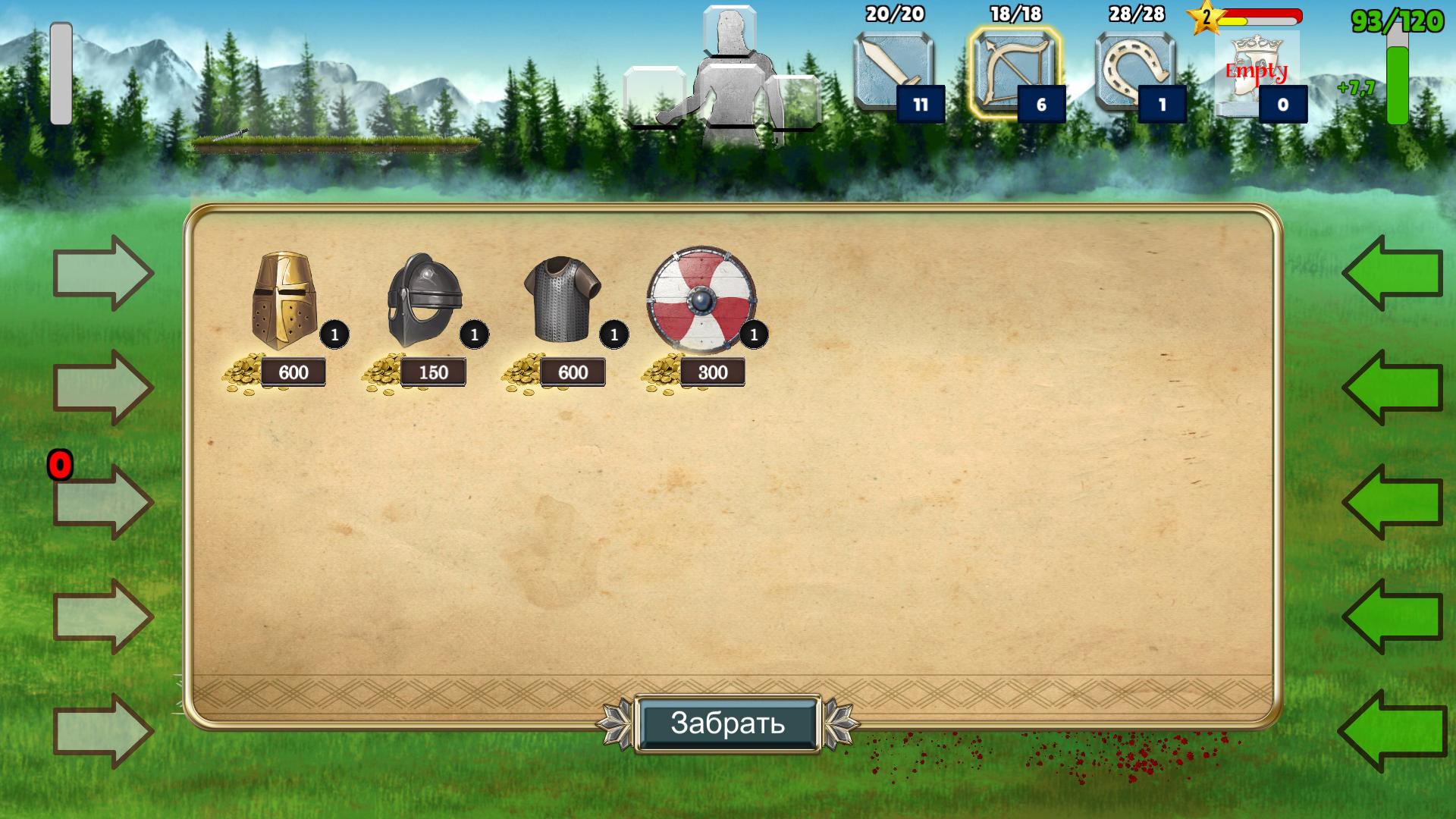
Task: Open the Empty king hero slot
Action: click(1256, 74)
